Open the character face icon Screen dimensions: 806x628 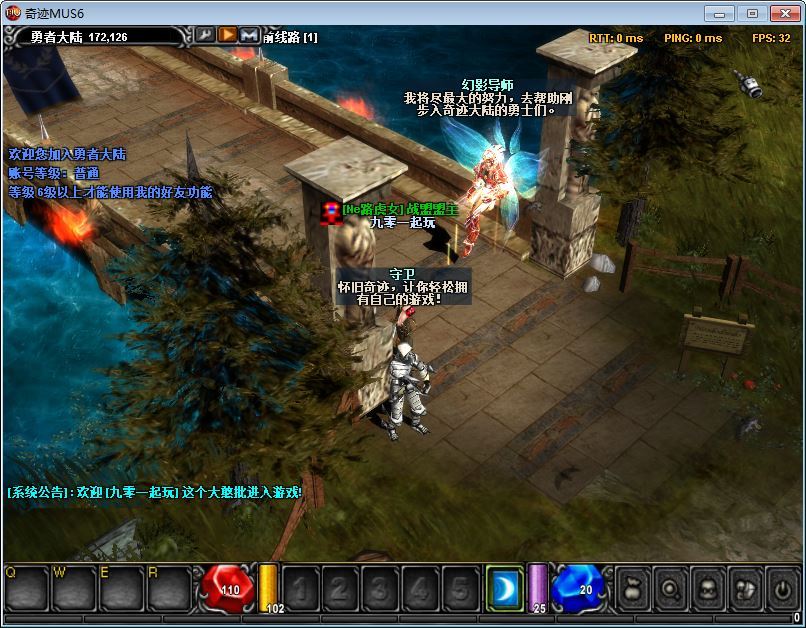click(x=706, y=588)
